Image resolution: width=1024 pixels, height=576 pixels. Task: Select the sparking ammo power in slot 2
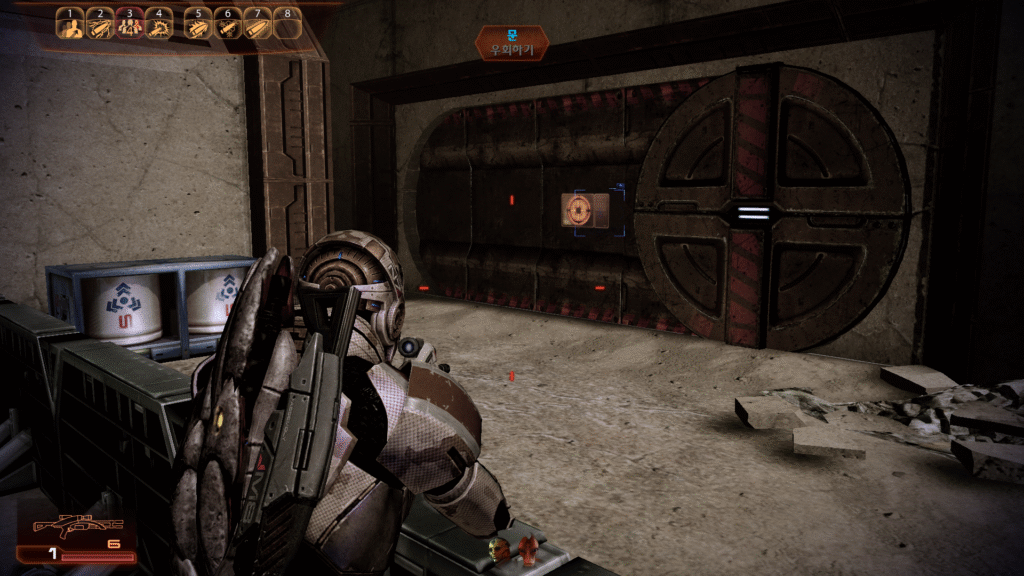(x=100, y=24)
